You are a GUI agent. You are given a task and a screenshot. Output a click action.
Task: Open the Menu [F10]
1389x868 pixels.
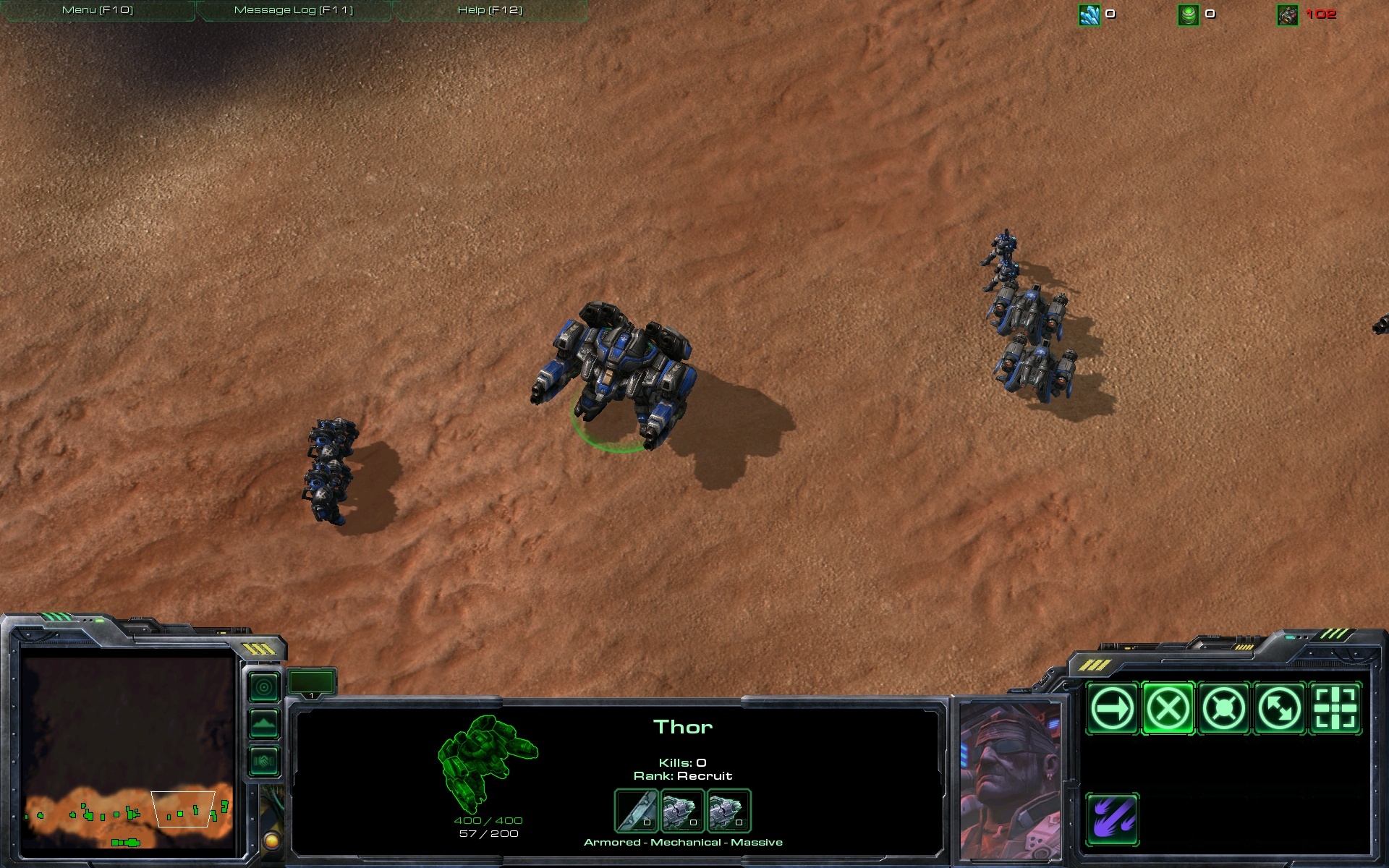pyautogui.click(x=97, y=10)
